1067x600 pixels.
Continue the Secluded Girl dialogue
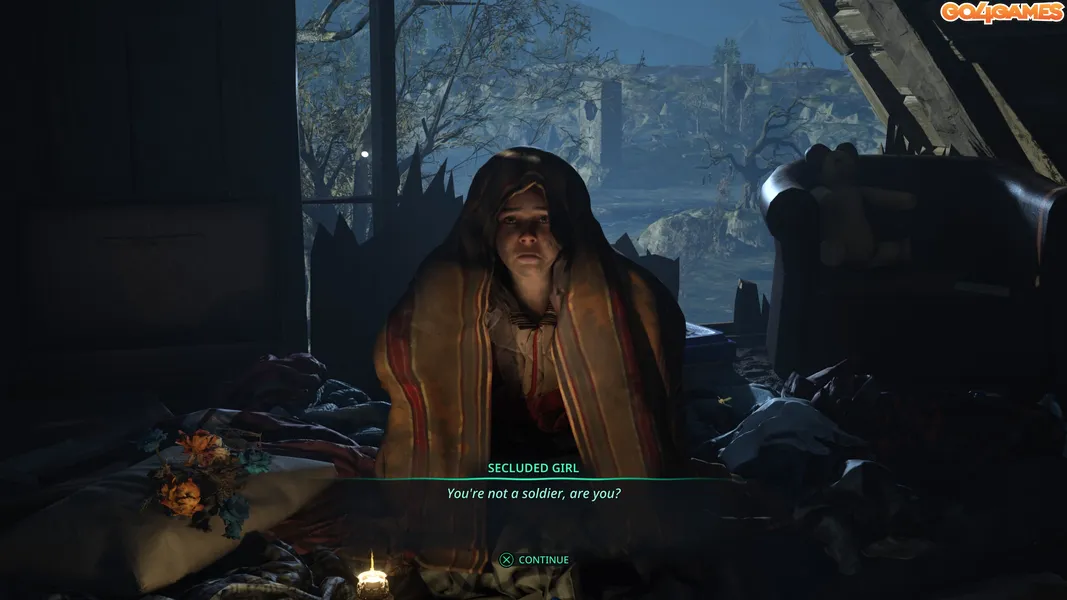(534, 560)
